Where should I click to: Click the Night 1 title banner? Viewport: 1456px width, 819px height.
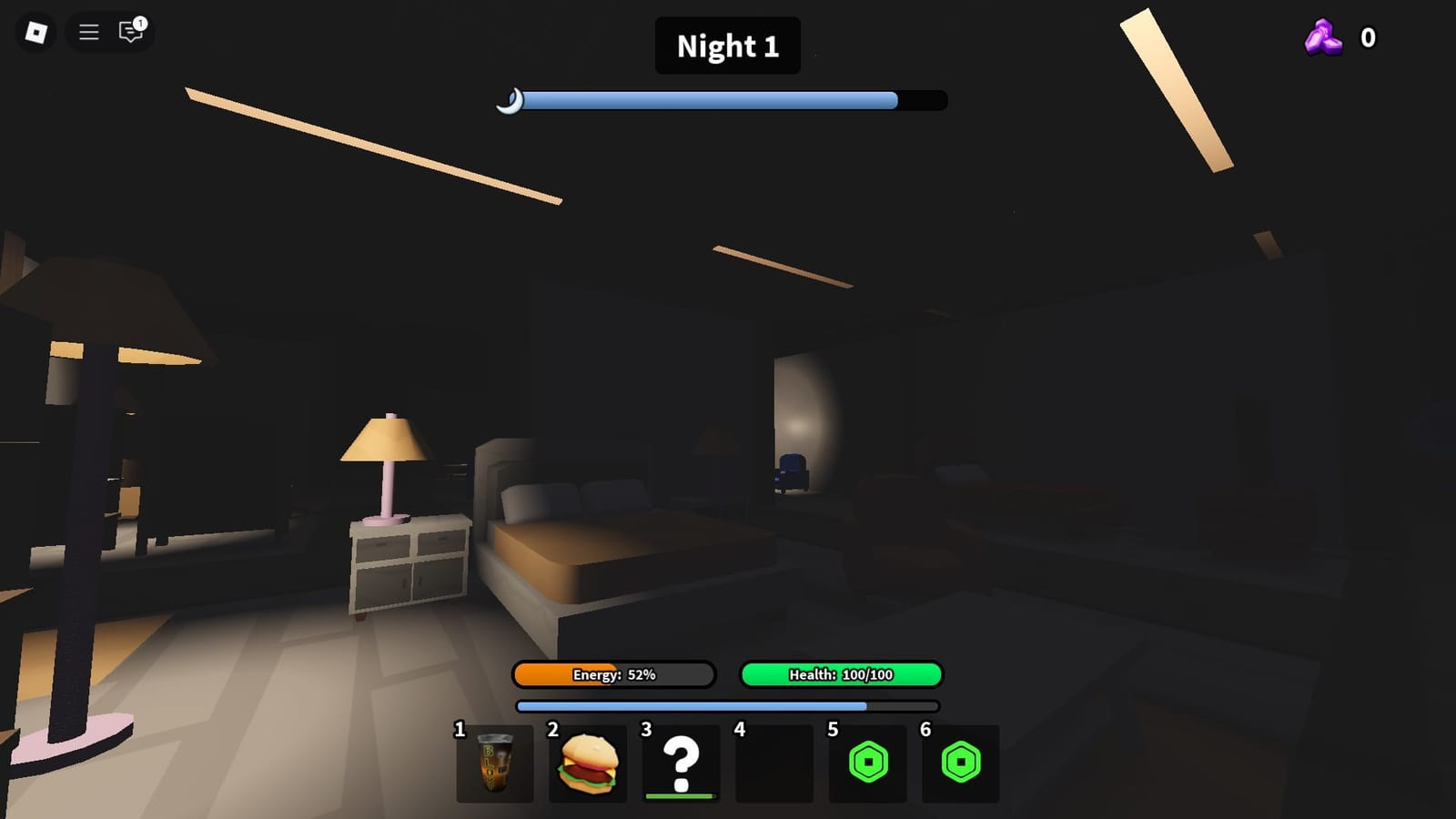727,45
